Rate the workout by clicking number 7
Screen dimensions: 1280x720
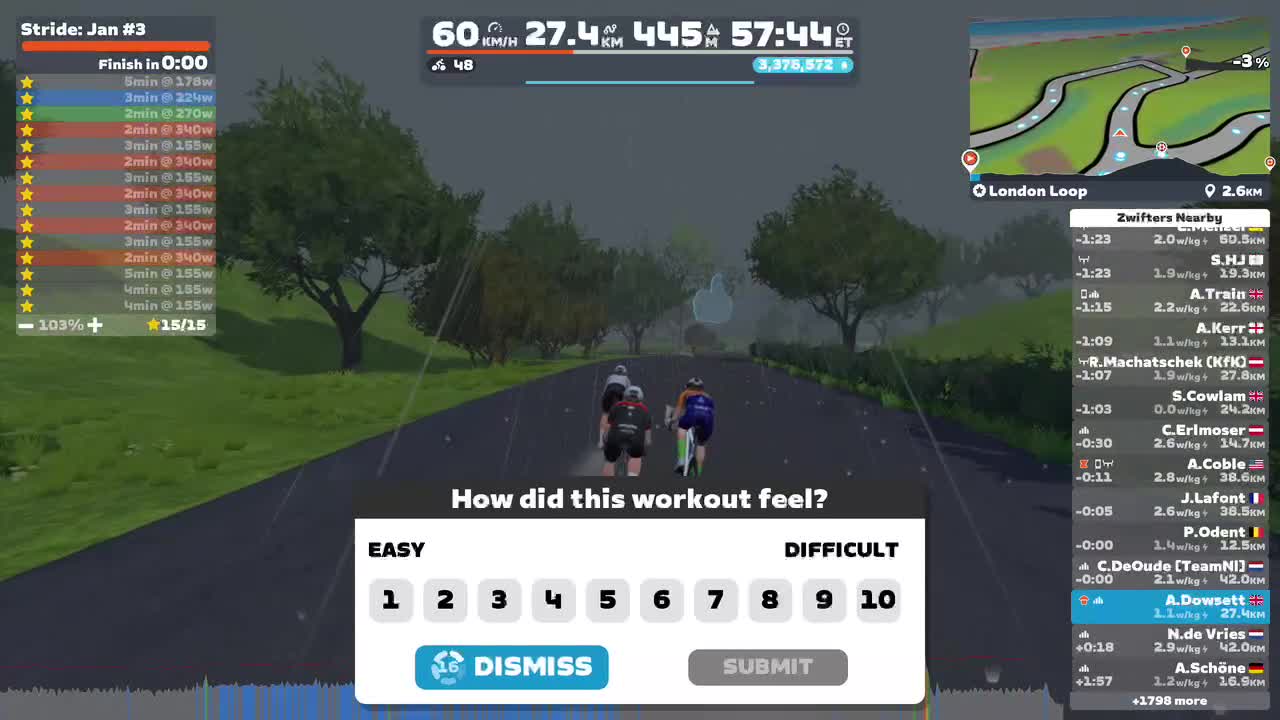716,600
